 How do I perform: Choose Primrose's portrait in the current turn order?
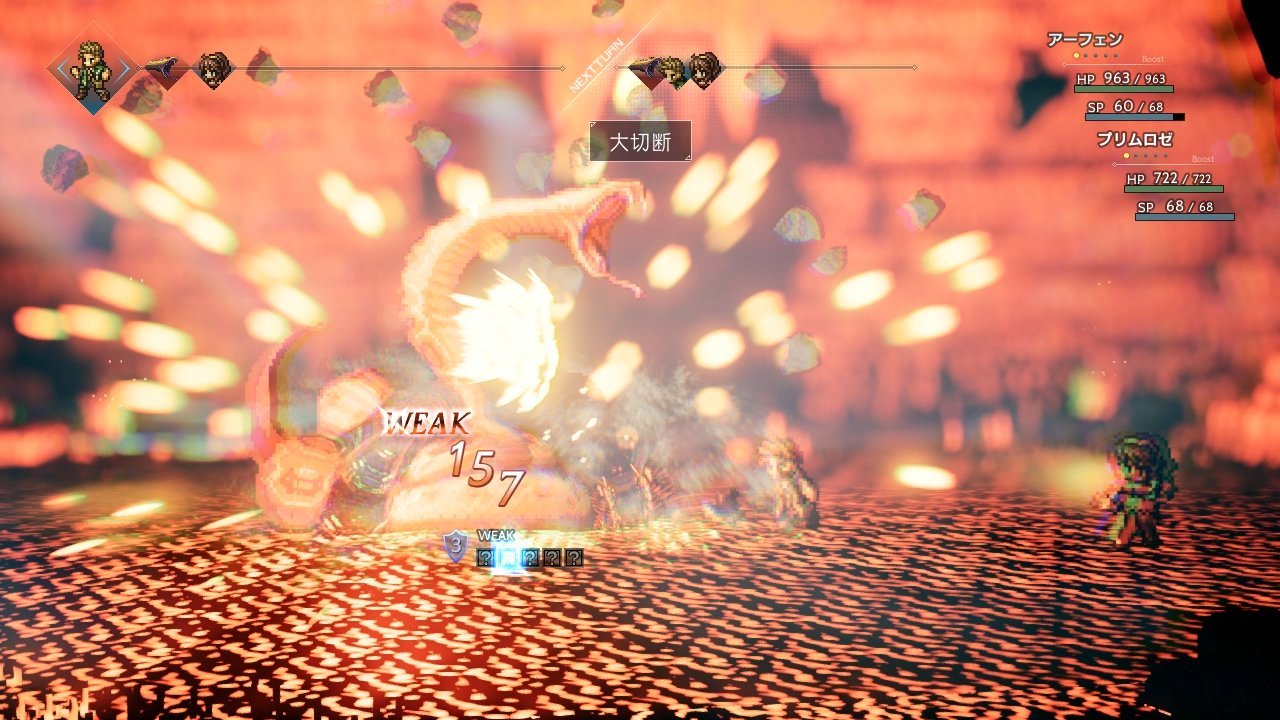214,69
